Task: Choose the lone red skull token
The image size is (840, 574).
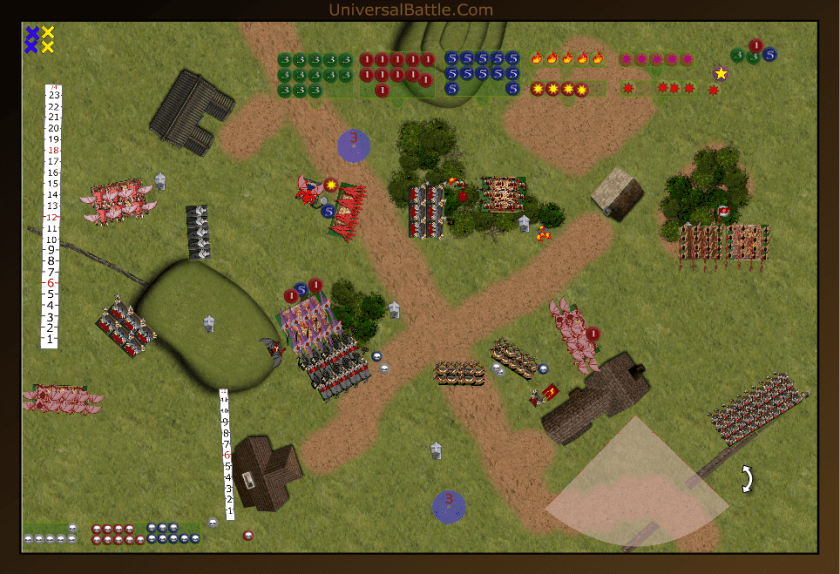Action: pyautogui.click(x=248, y=534)
